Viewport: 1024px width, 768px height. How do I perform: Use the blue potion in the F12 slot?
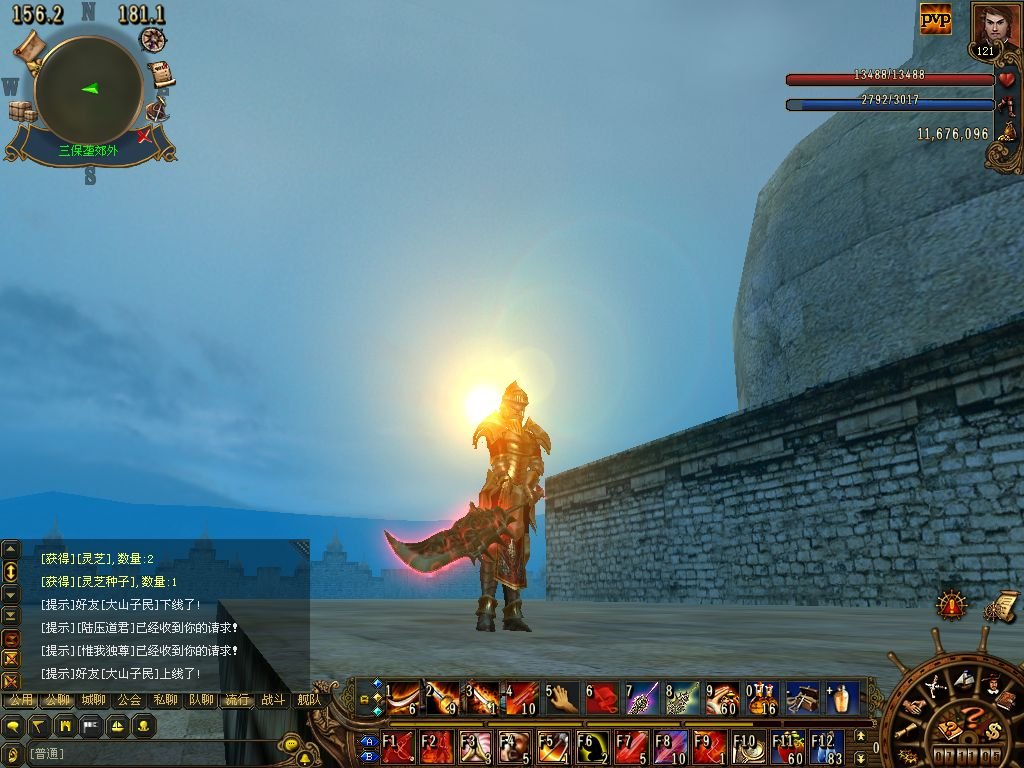(x=826, y=748)
